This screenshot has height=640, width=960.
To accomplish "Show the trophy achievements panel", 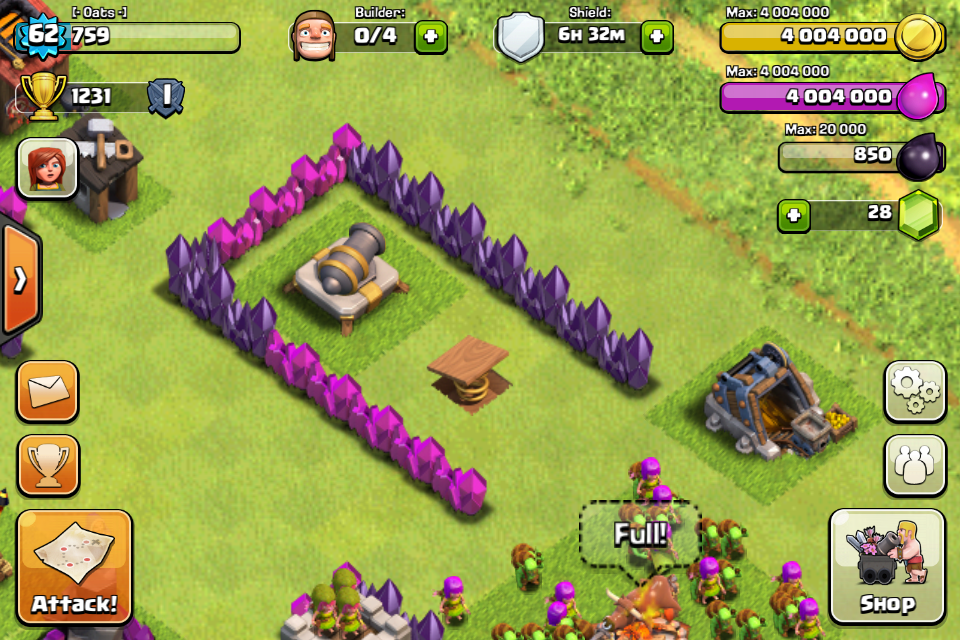I will 47,464.
